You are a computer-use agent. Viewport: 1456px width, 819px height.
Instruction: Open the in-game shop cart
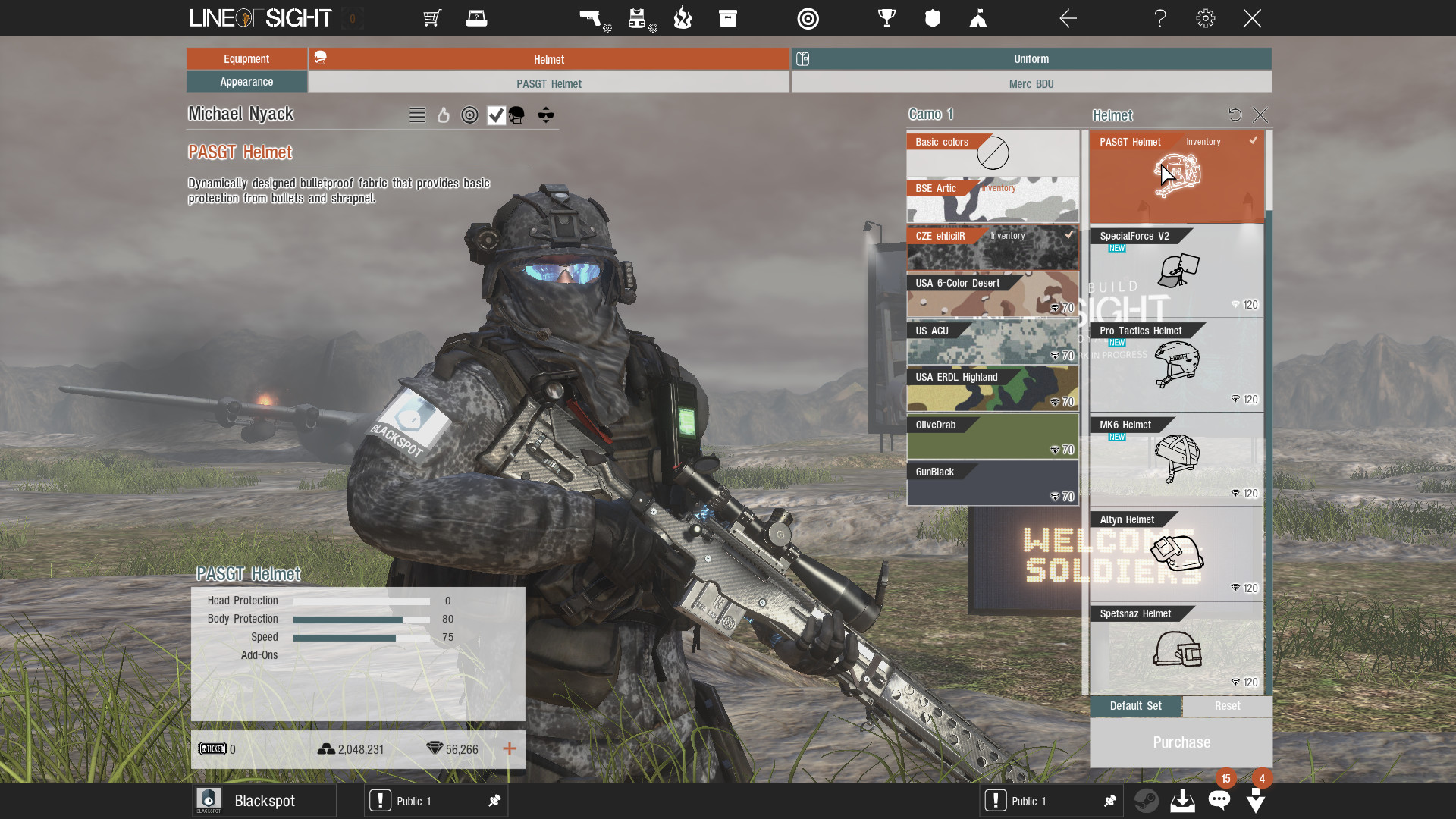coord(431,18)
